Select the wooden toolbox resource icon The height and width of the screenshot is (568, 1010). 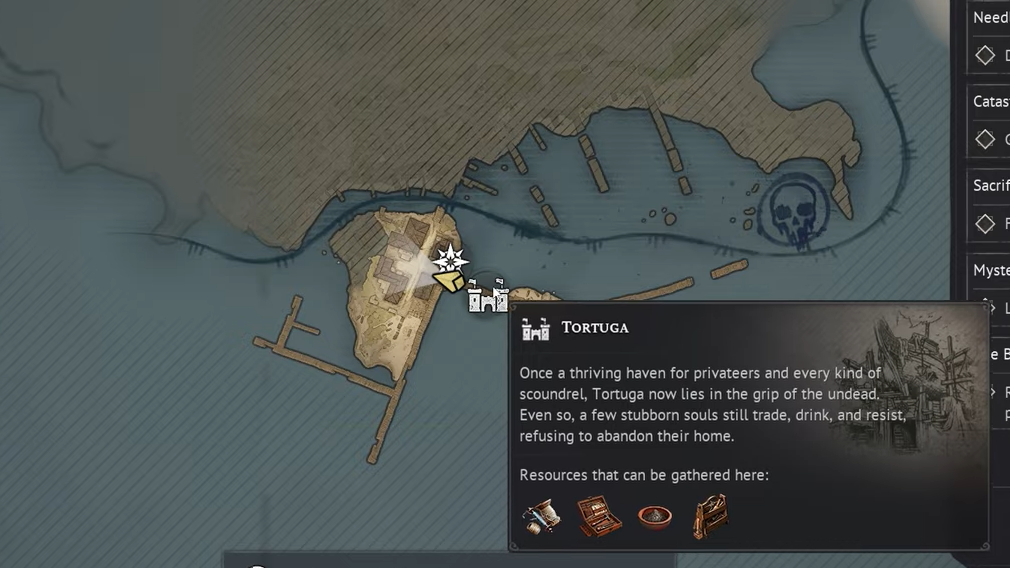point(599,517)
